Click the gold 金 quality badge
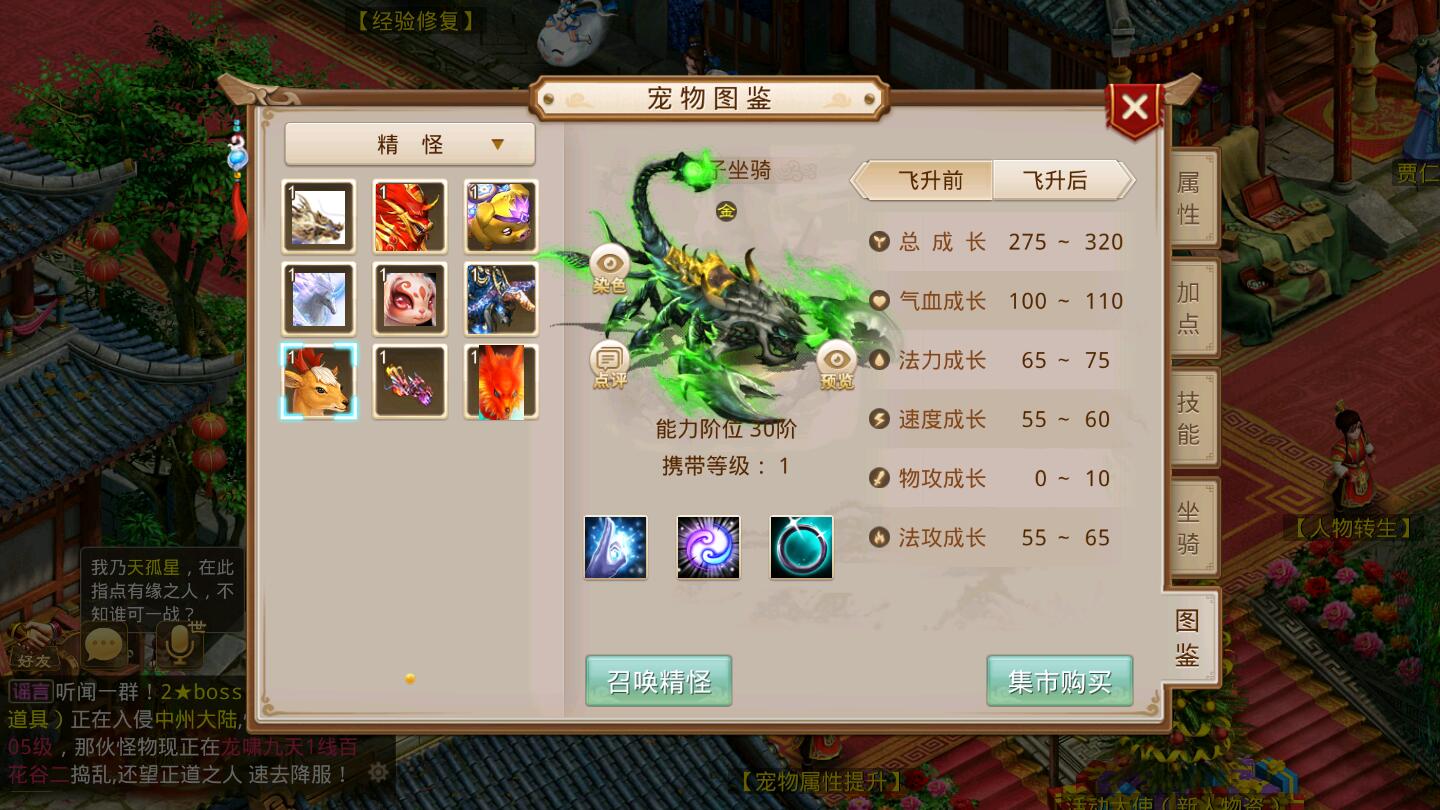The image size is (1440, 810). (x=726, y=211)
